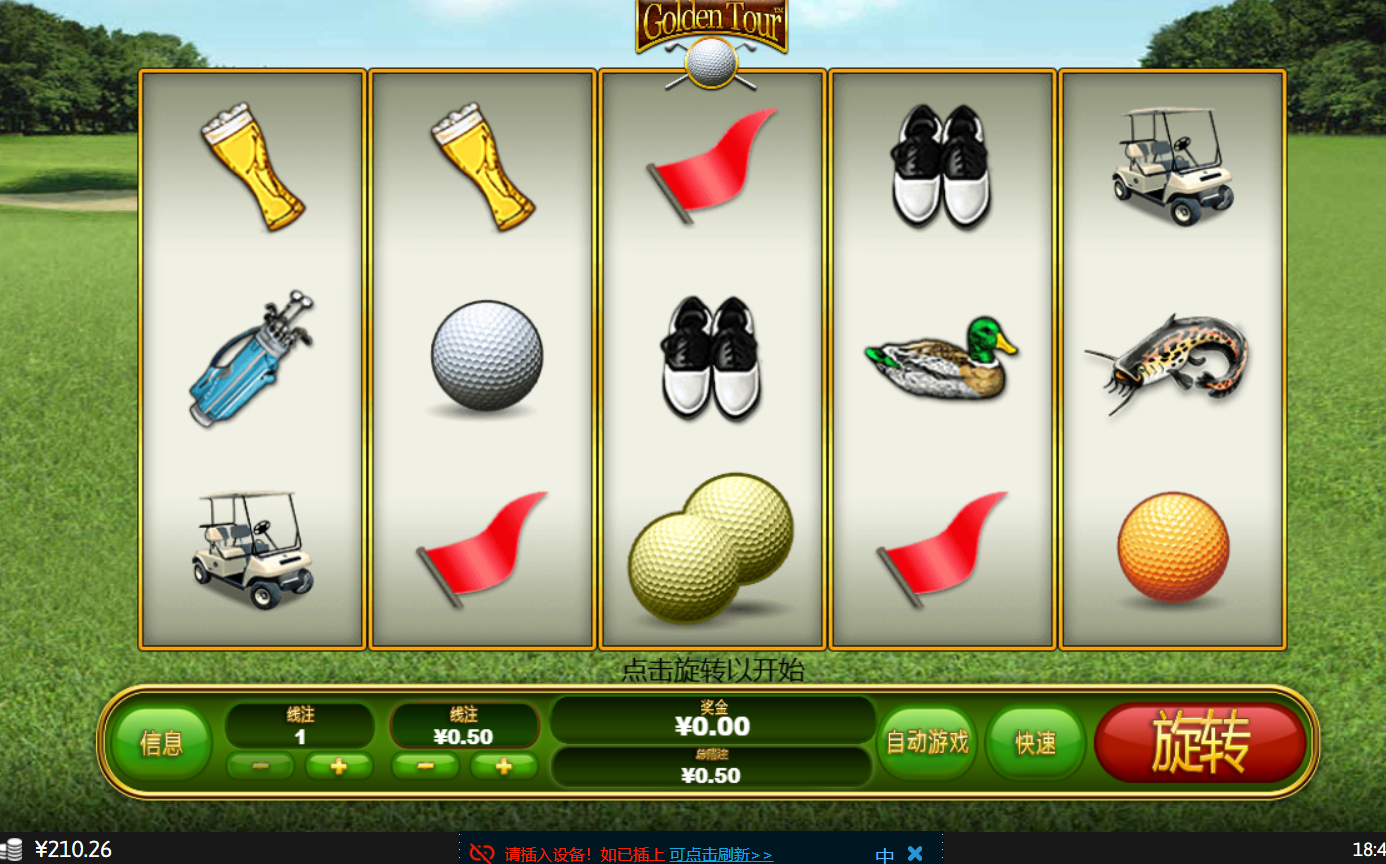Toggle the 快速 fast mode button

(x=1035, y=743)
